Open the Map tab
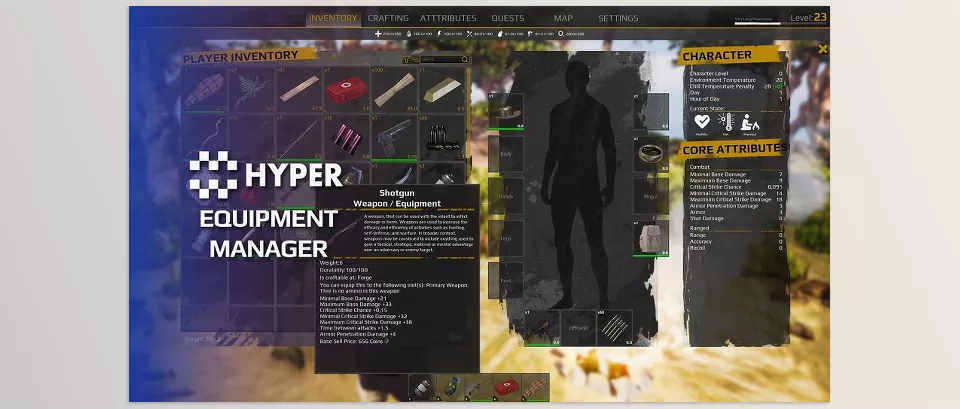960x409 pixels. pos(564,18)
